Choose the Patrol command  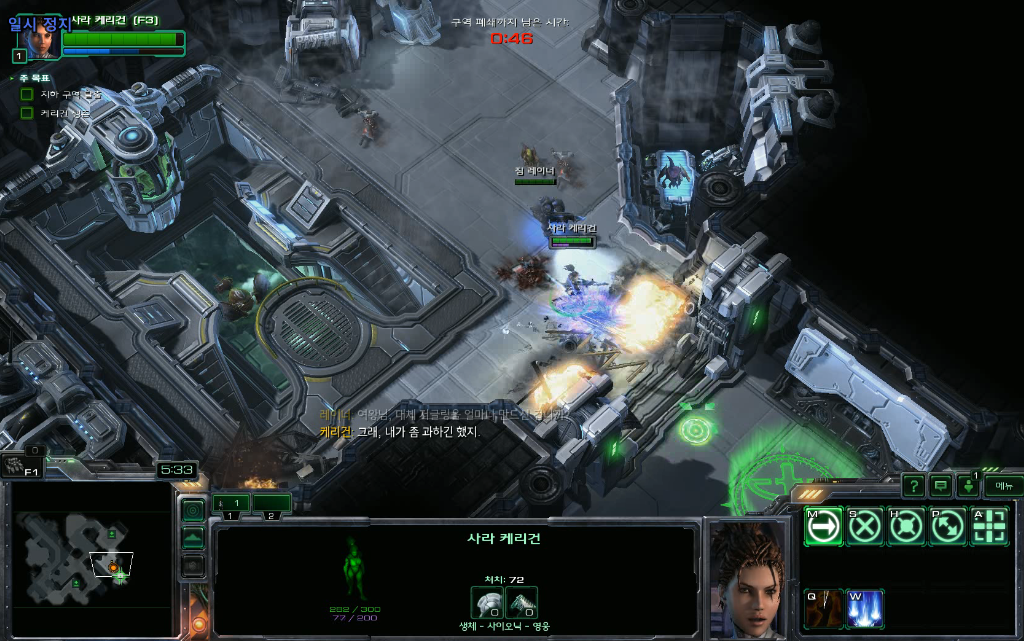point(947,526)
